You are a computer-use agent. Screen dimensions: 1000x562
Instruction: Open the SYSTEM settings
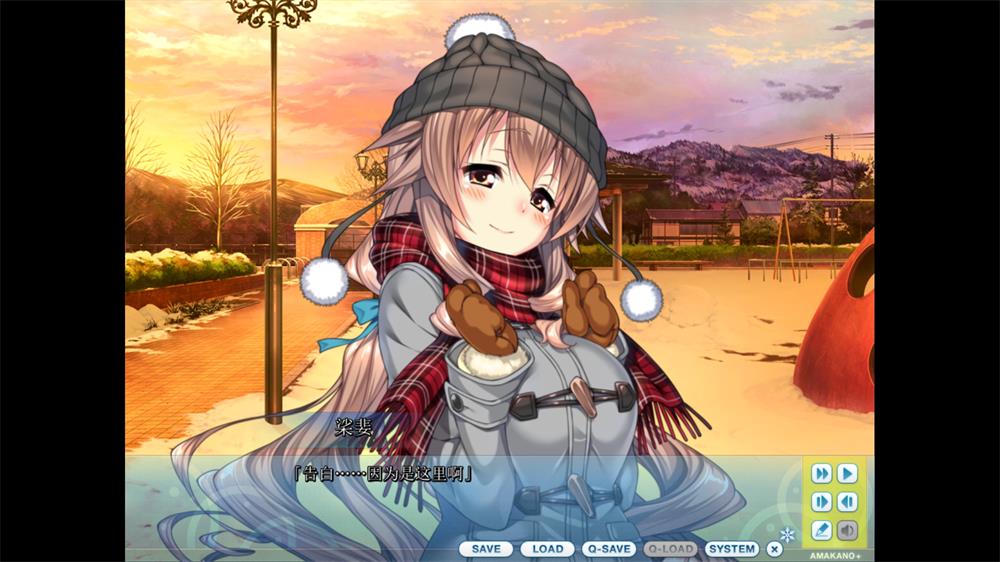pyautogui.click(x=732, y=549)
